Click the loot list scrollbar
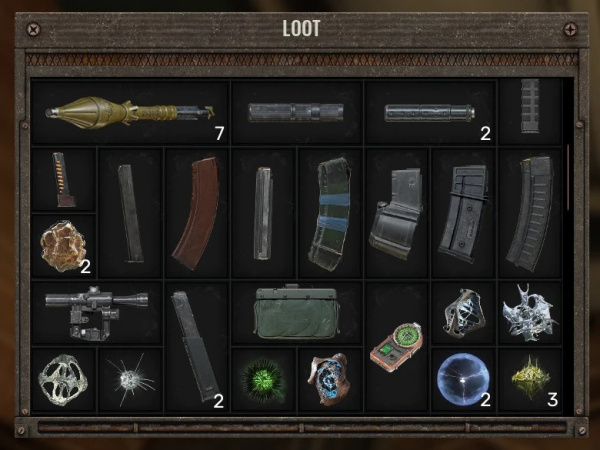The width and height of the screenshot is (600, 450). [569, 177]
